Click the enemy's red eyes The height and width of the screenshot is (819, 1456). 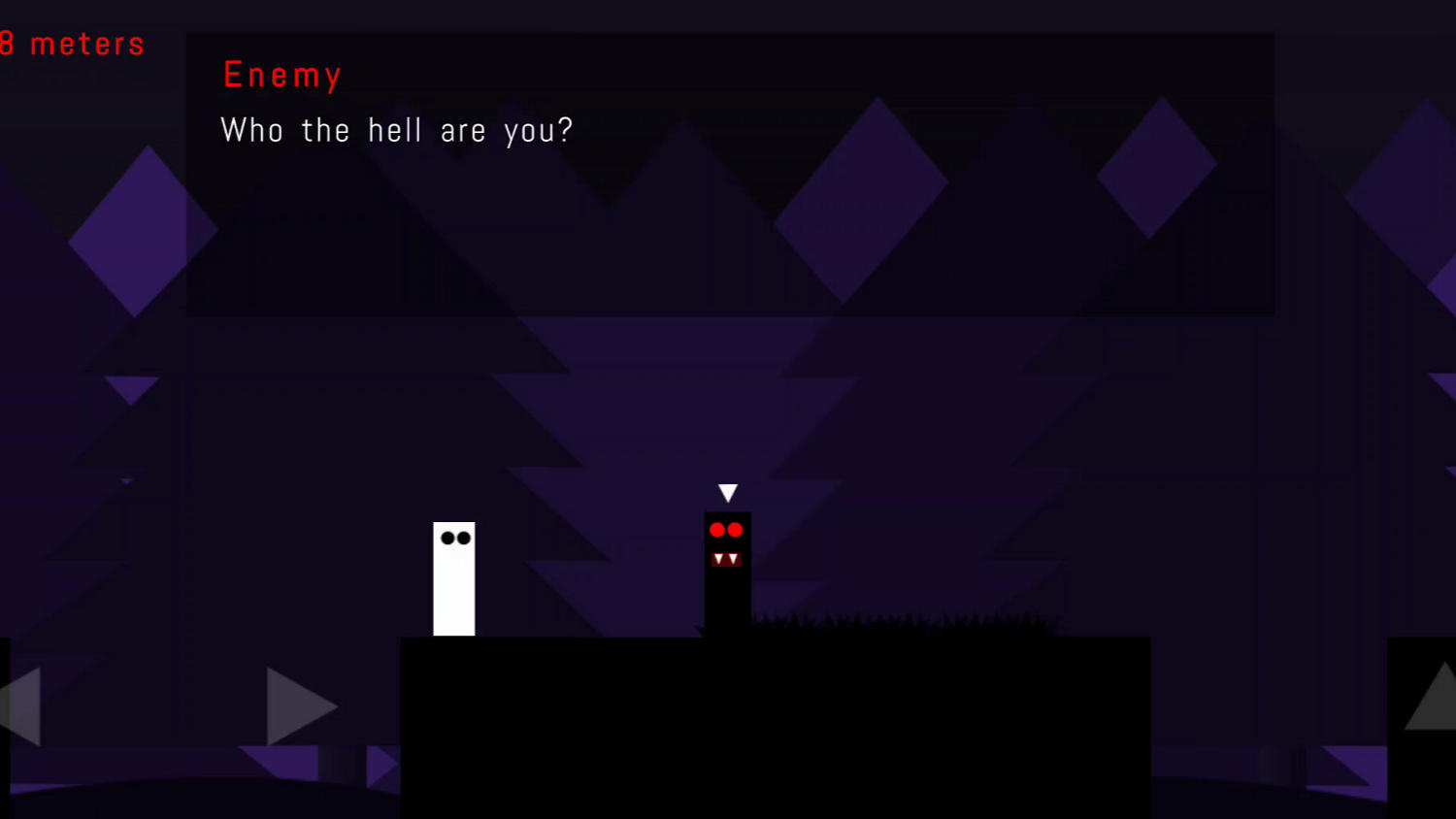[x=727, y=530]
